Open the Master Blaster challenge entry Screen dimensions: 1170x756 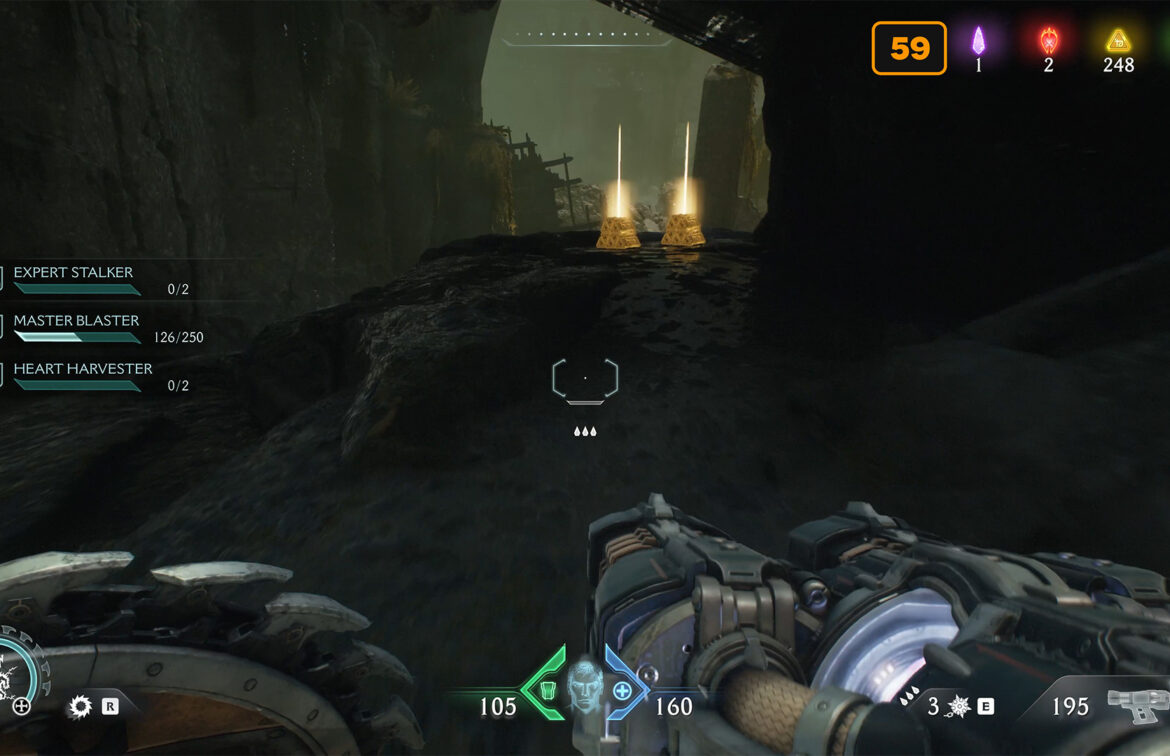[77, 321]
